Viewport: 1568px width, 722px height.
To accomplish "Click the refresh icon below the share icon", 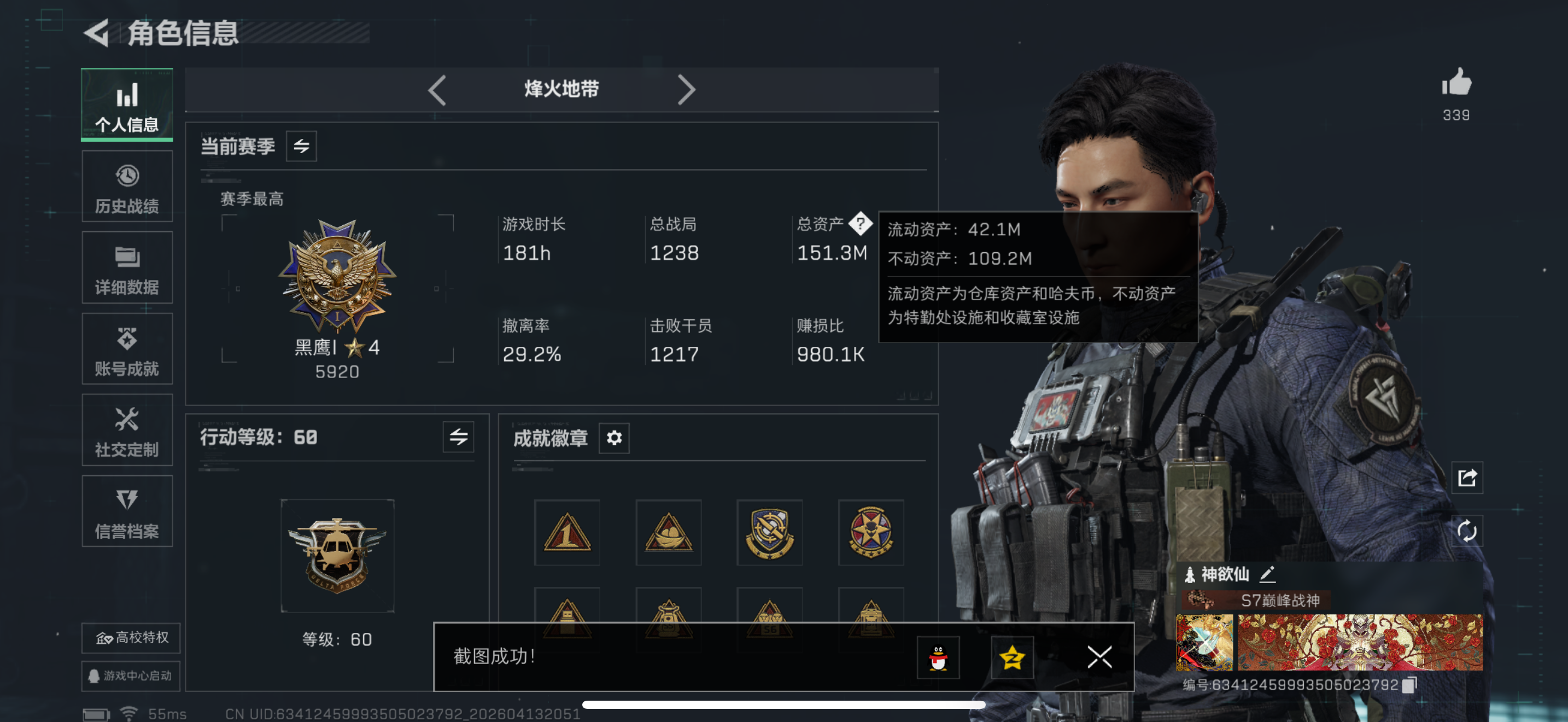I will pos(1467,530).
